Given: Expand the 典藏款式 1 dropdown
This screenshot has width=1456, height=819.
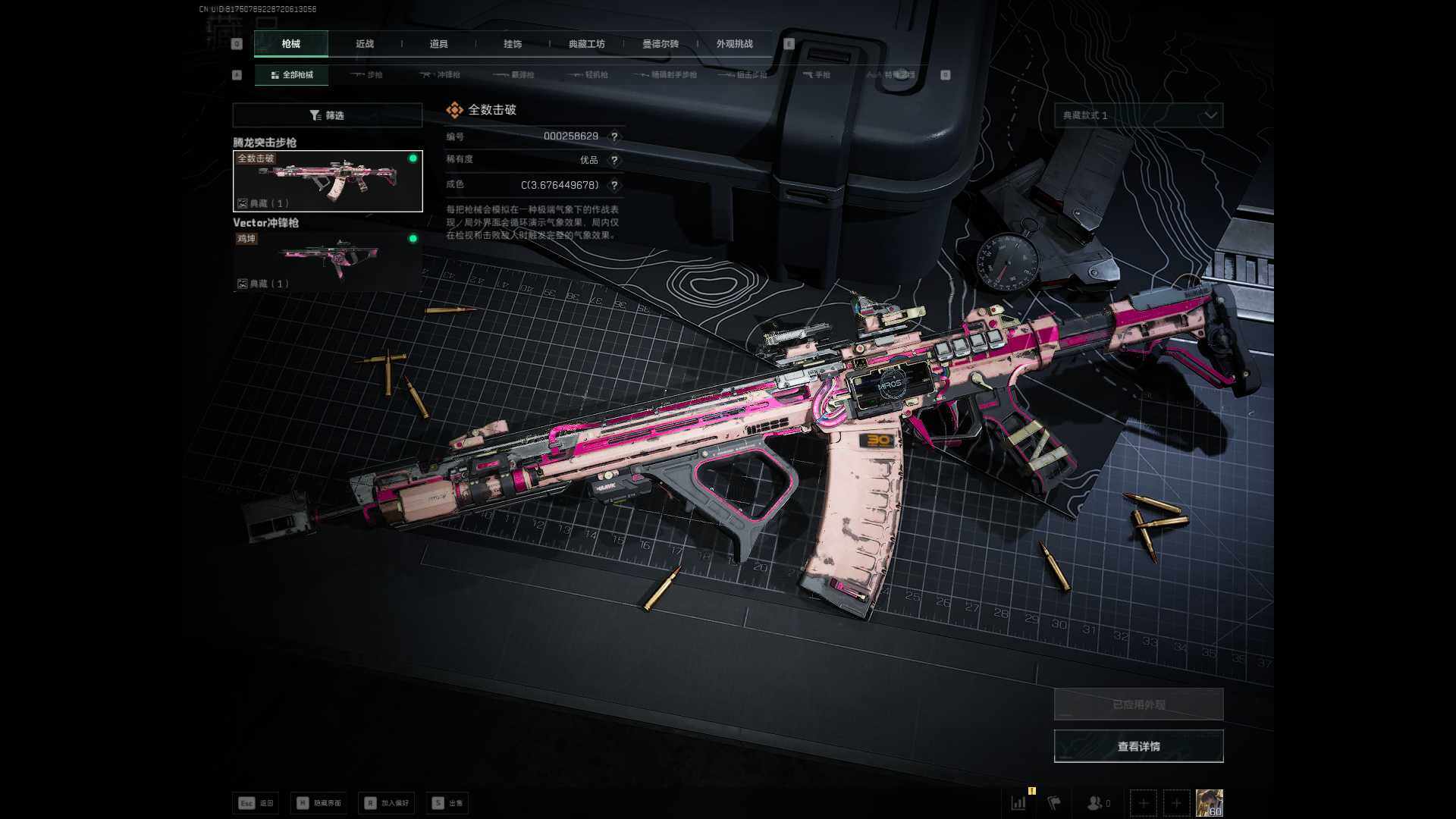Looking at the screenshot, I should coord(1138,115).
